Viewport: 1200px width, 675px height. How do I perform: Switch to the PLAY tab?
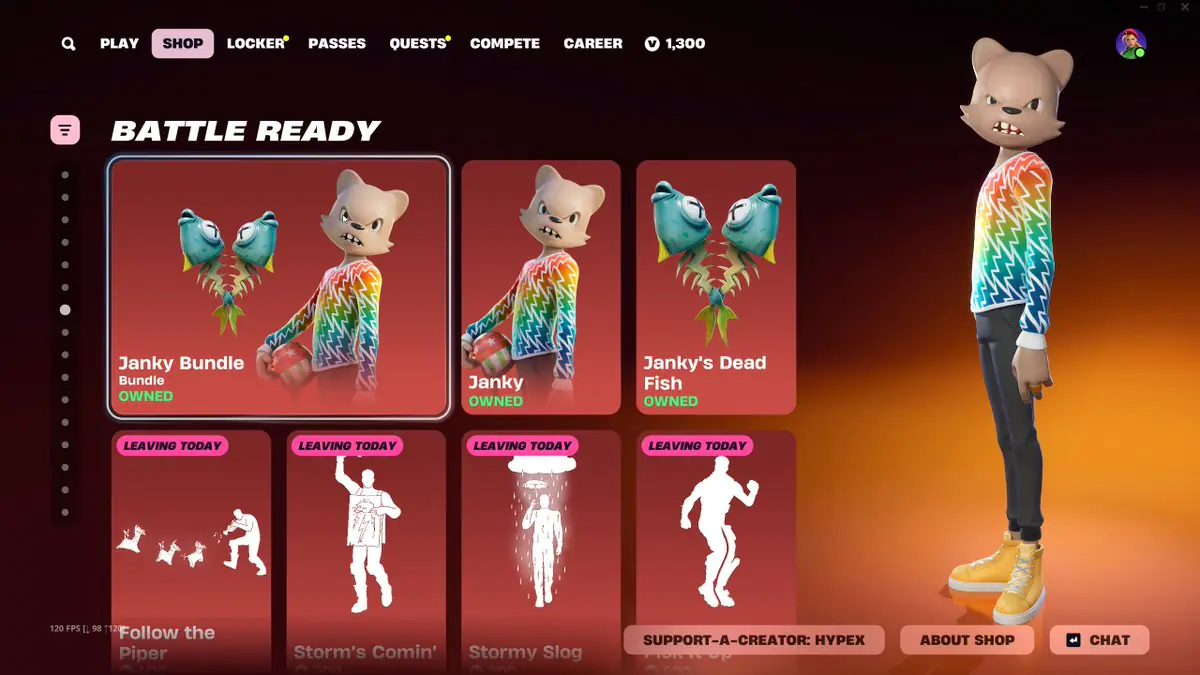click(x=119, y=44)
